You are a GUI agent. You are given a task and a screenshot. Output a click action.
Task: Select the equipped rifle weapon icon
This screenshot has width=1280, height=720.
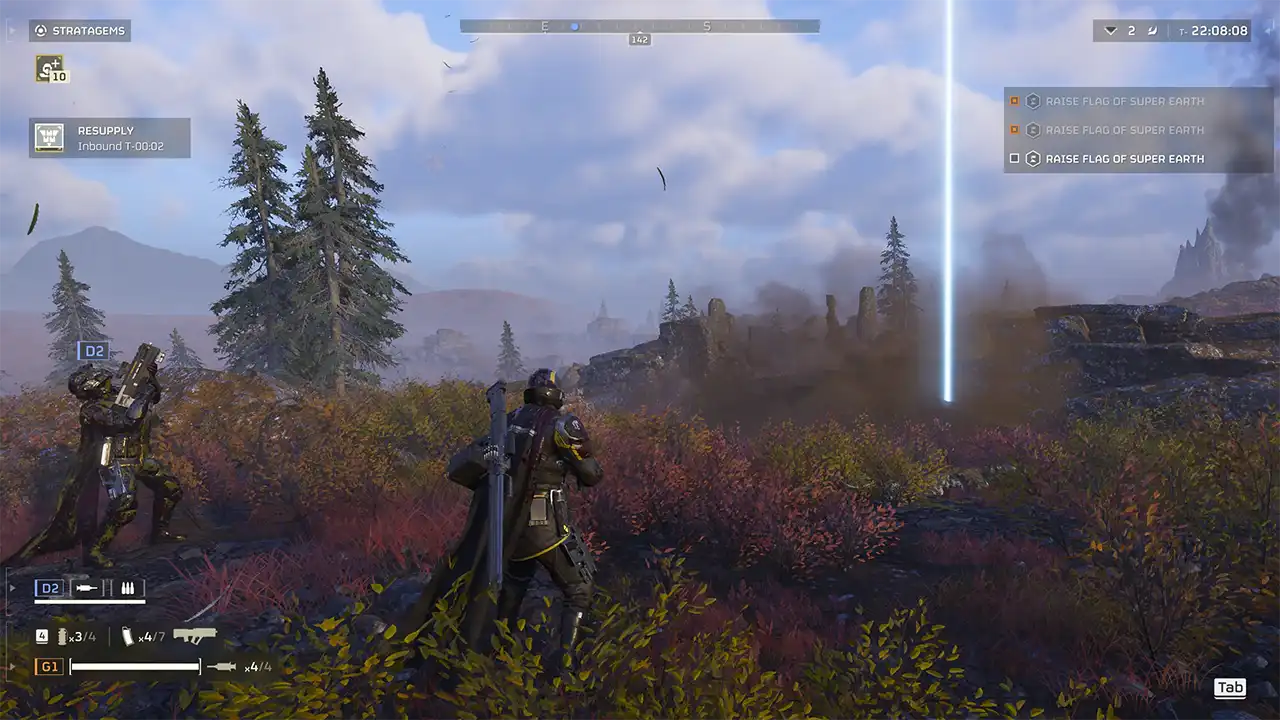coord(195,636)
